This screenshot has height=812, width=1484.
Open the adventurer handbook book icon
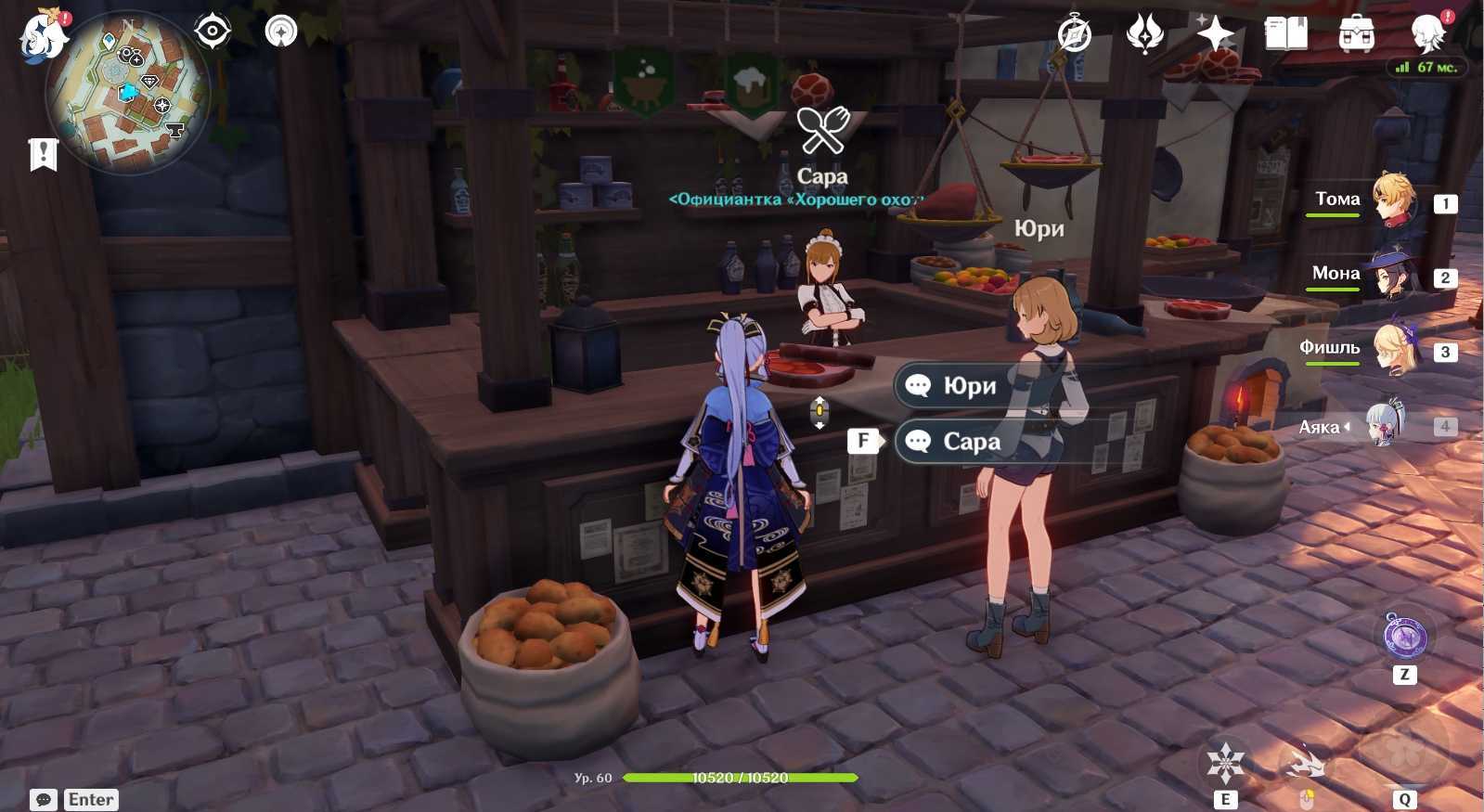pos(1285,34)
